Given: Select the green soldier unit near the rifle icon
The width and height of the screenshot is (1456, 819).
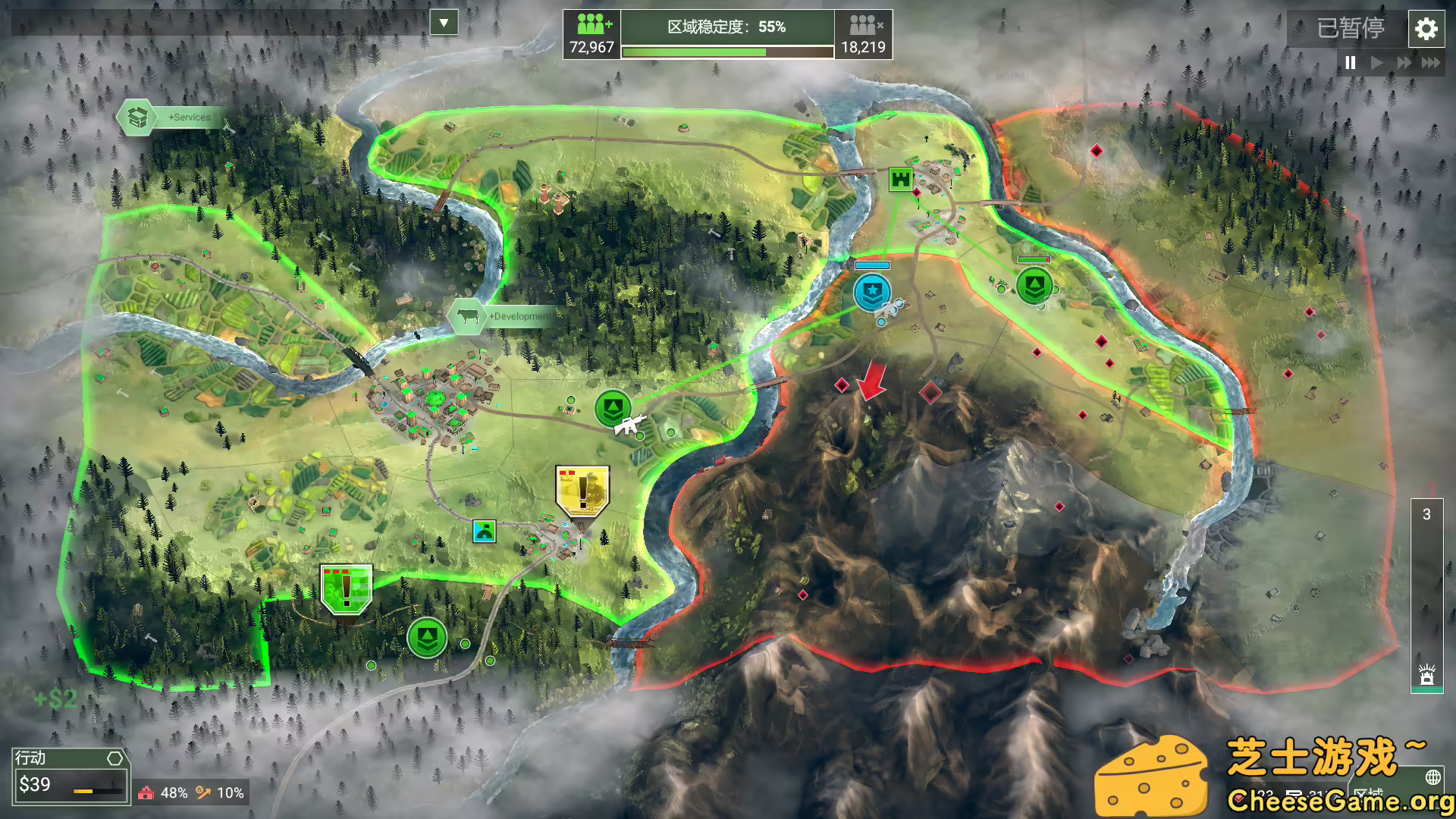Looking at the screenshot, I should point(613,406).
